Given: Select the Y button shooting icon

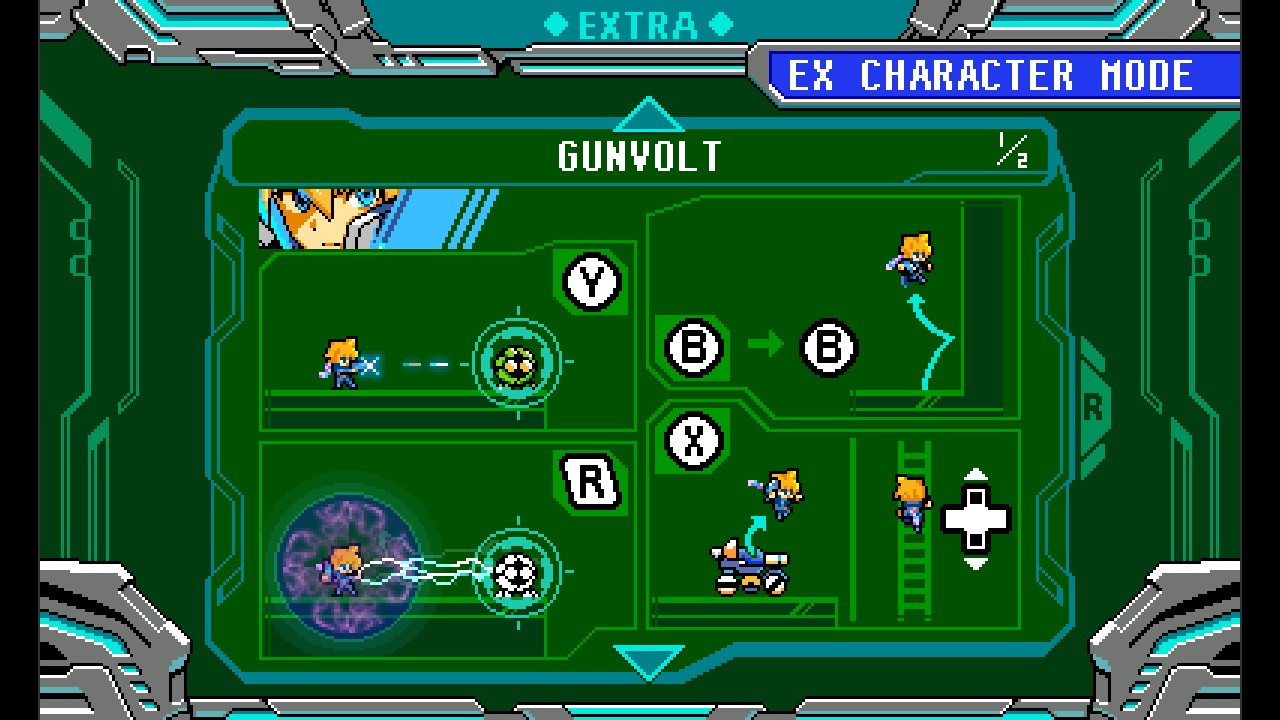Looking at the screenshot, I should 592,283.
